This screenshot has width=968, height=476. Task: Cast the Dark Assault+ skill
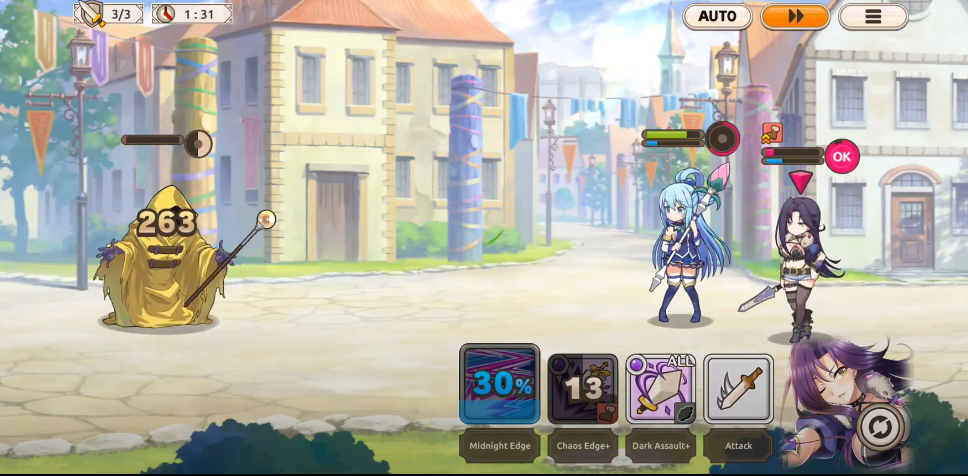tap(660, 389)
